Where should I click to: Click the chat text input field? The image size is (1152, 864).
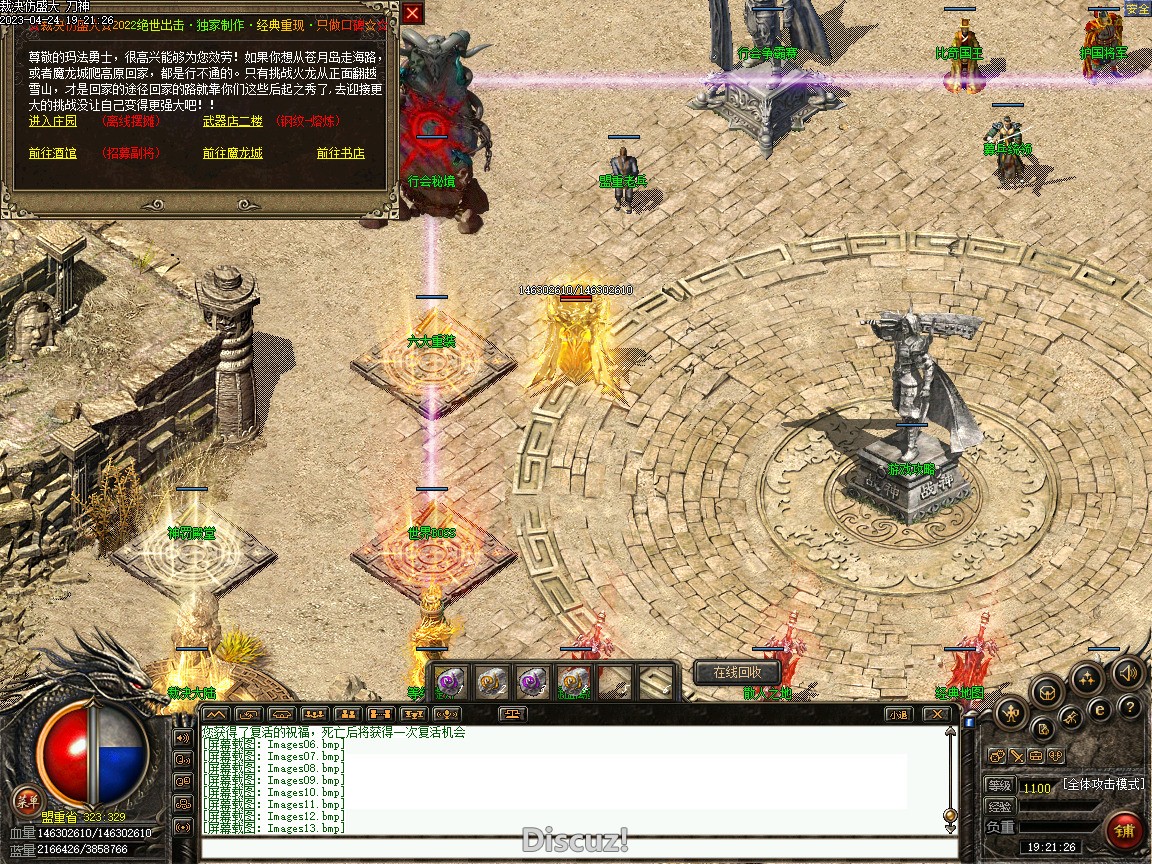[570, 849]
